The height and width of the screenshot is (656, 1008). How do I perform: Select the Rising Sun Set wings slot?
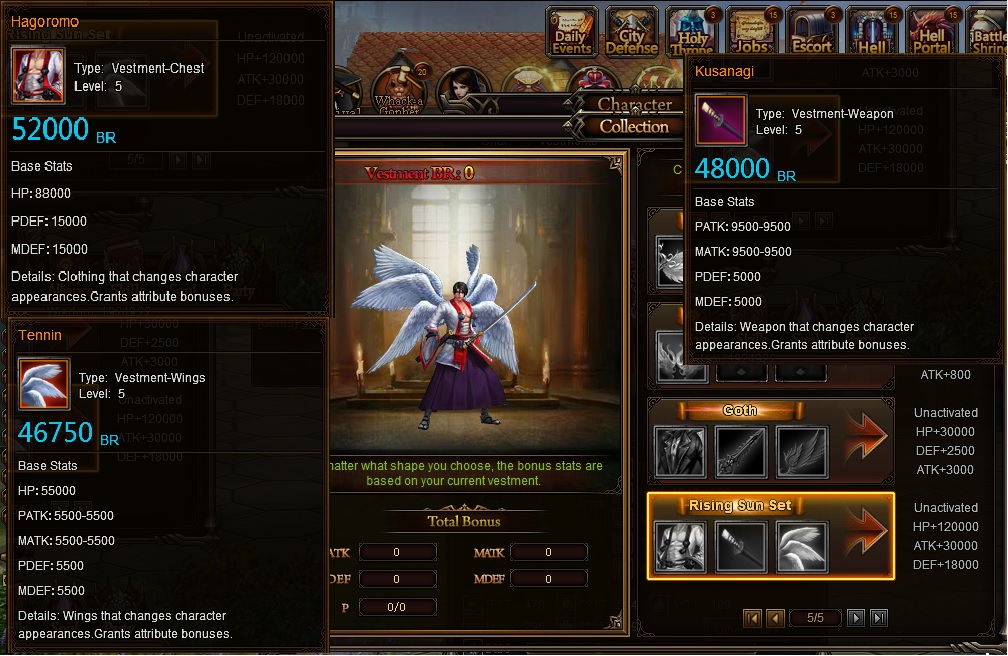click(802, 547)
